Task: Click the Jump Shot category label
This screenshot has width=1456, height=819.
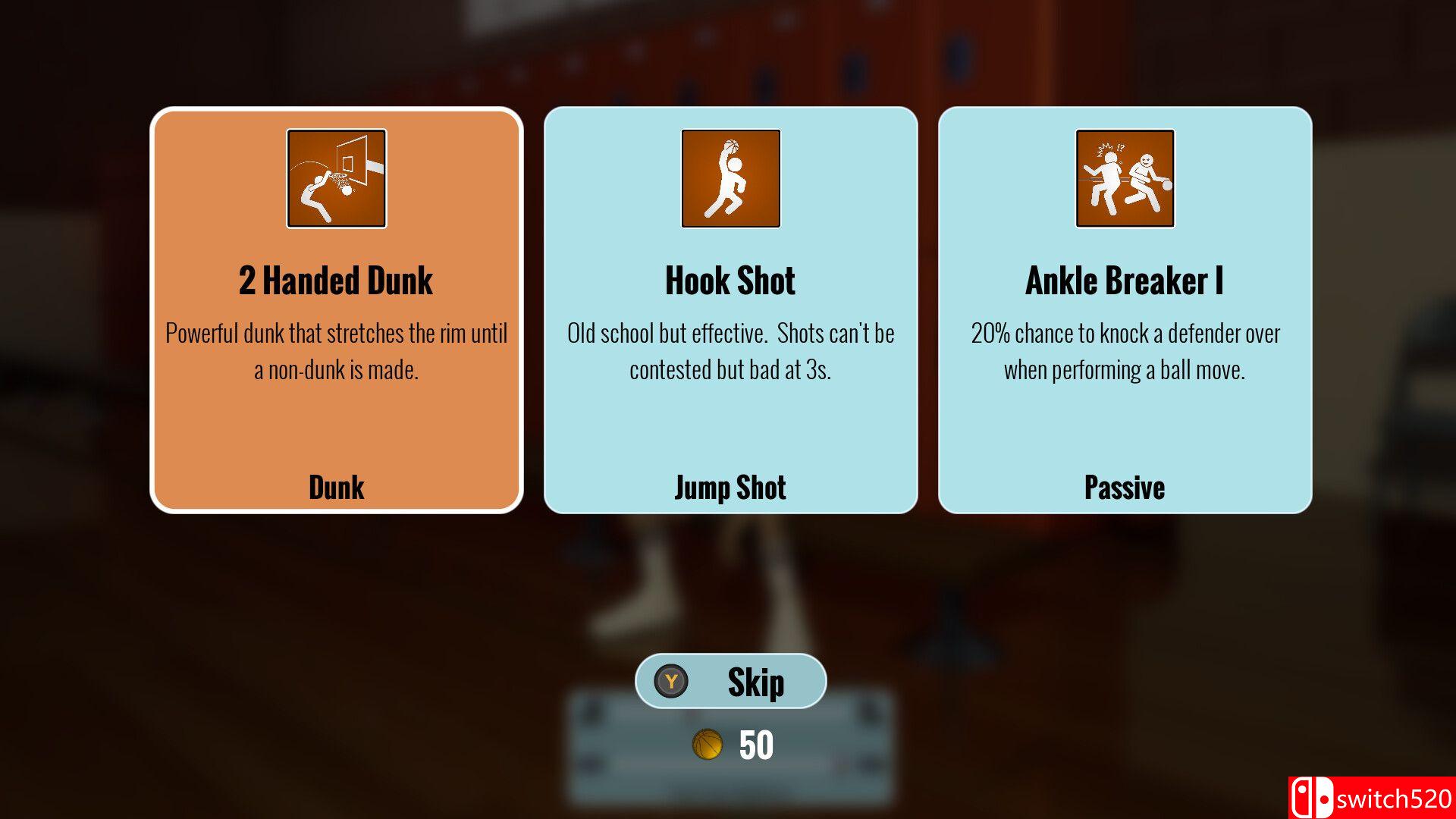Action: [730, 488]
